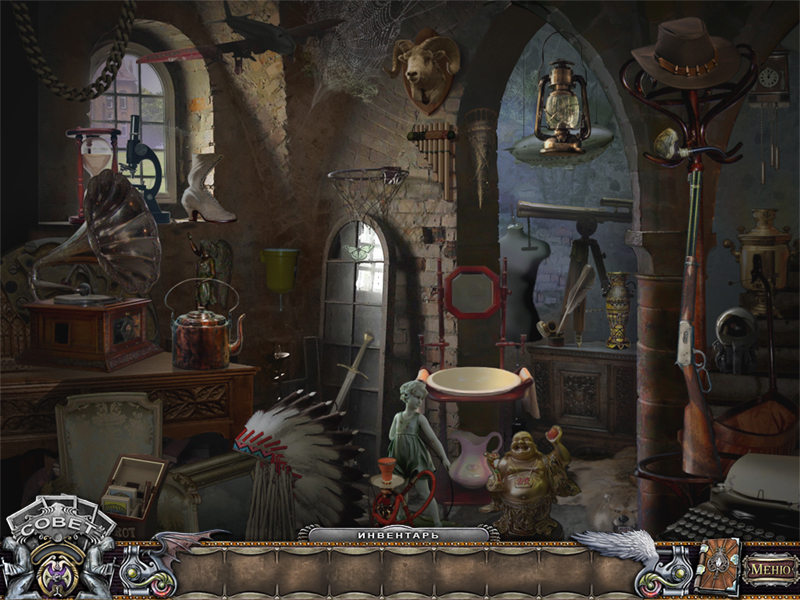Image resolution: width=800 pixels, height=600 pixels.
Task: Click the Инвентарь panel label
Action: (398, 534)
